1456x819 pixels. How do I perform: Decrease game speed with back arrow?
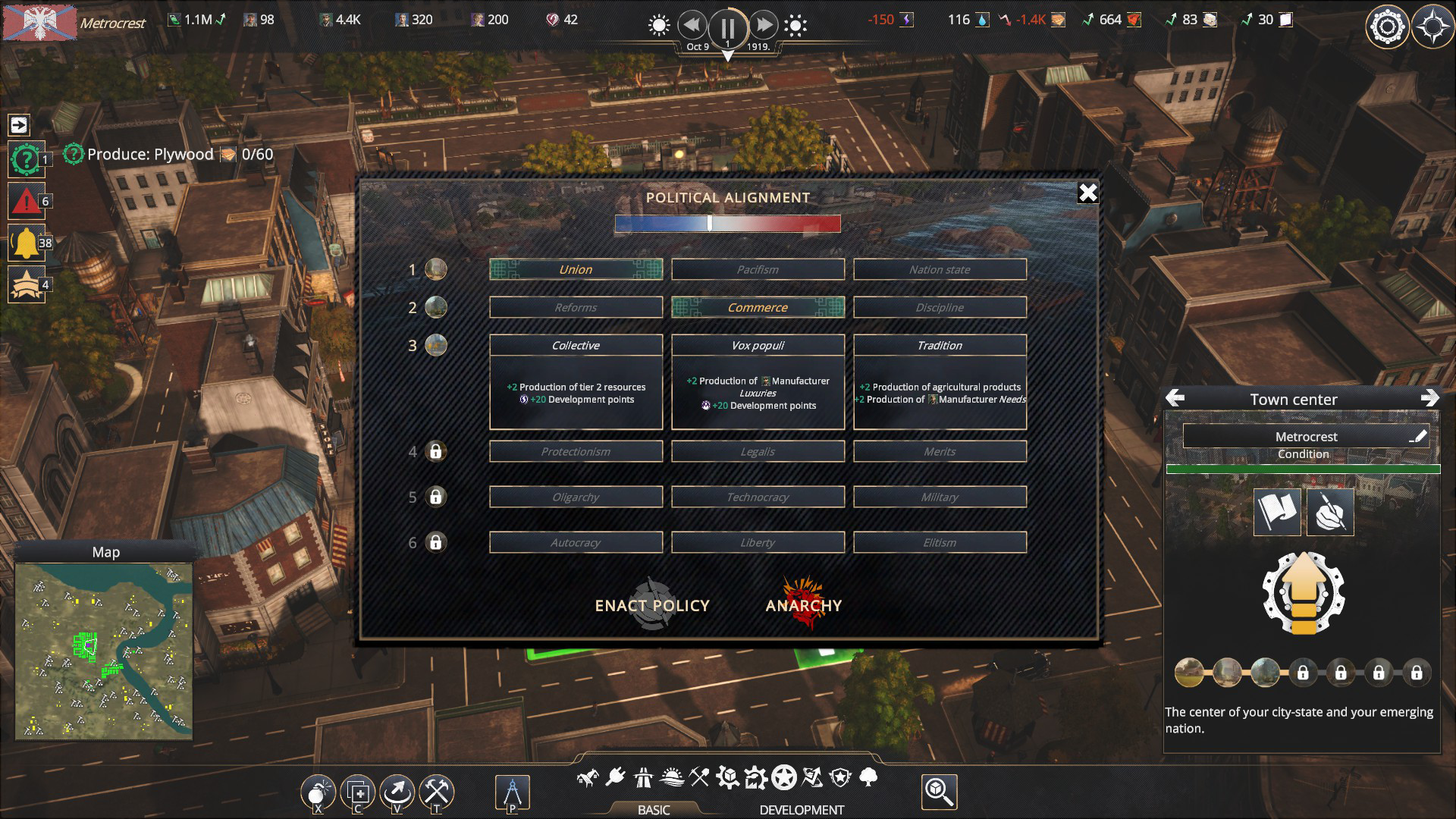coord(692,25)
